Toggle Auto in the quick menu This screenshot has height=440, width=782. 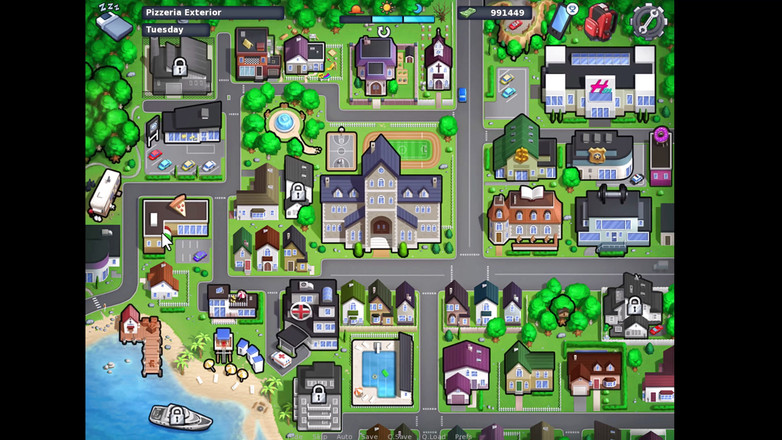(x=345, y=436)
